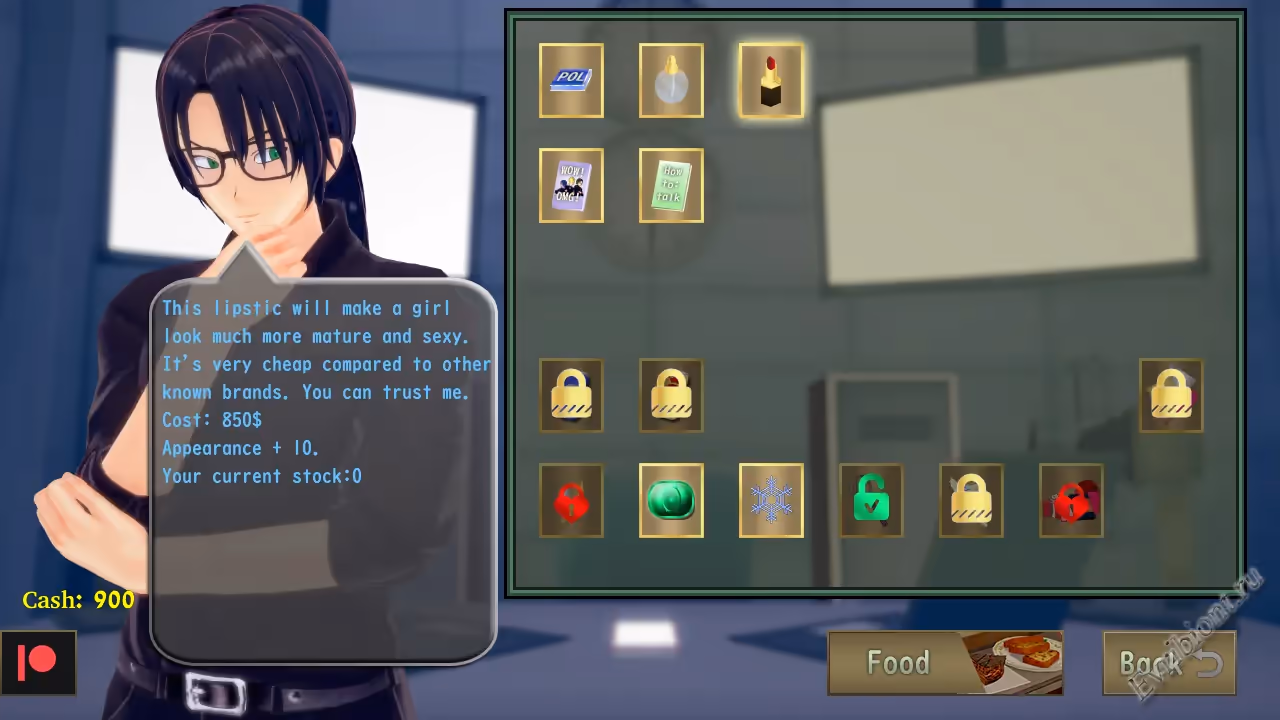Open the Patreon link icon

click(38, 662)
